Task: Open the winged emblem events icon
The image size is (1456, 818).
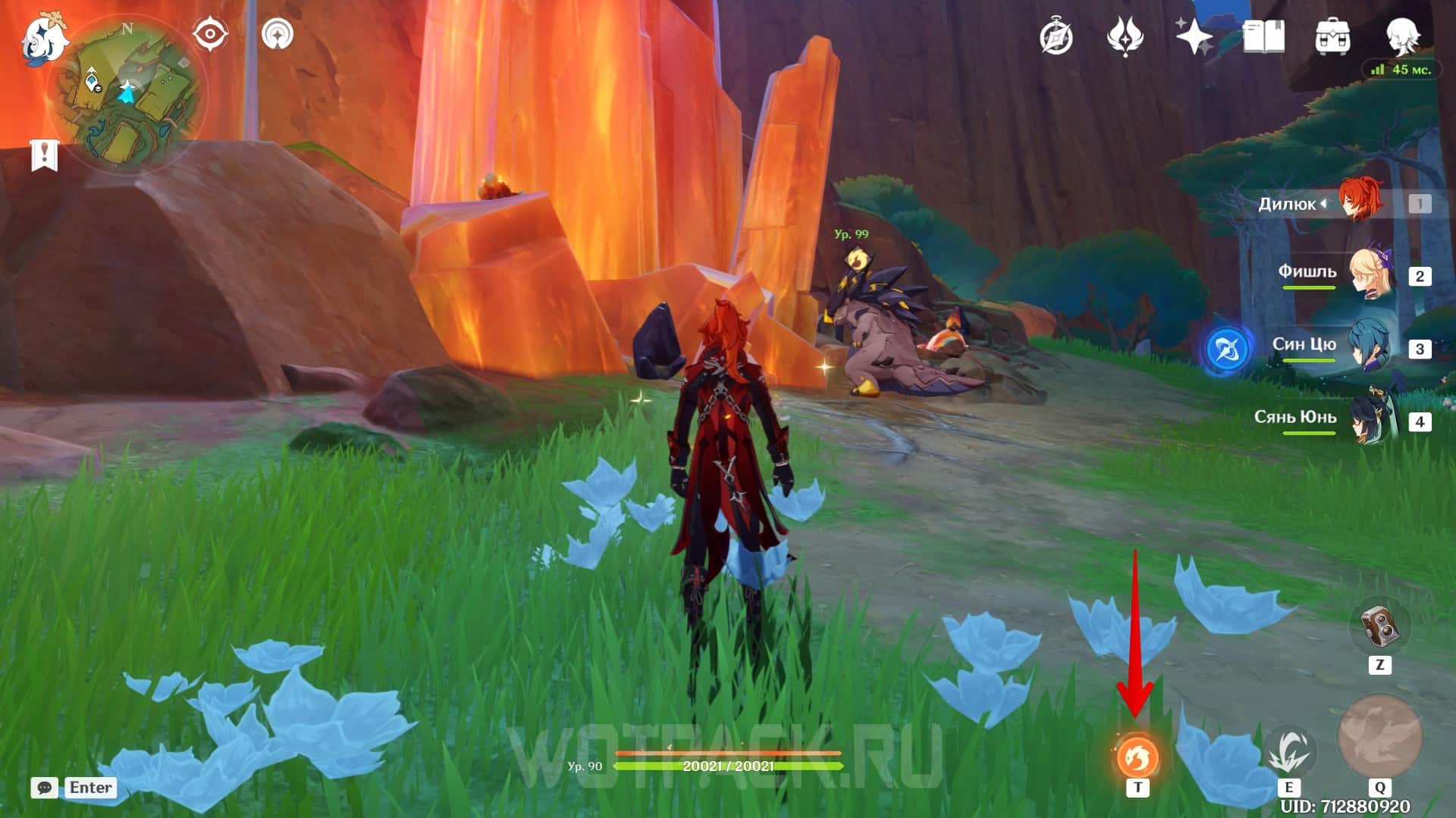Action: pyautogui.click(x=1125, y=36)
